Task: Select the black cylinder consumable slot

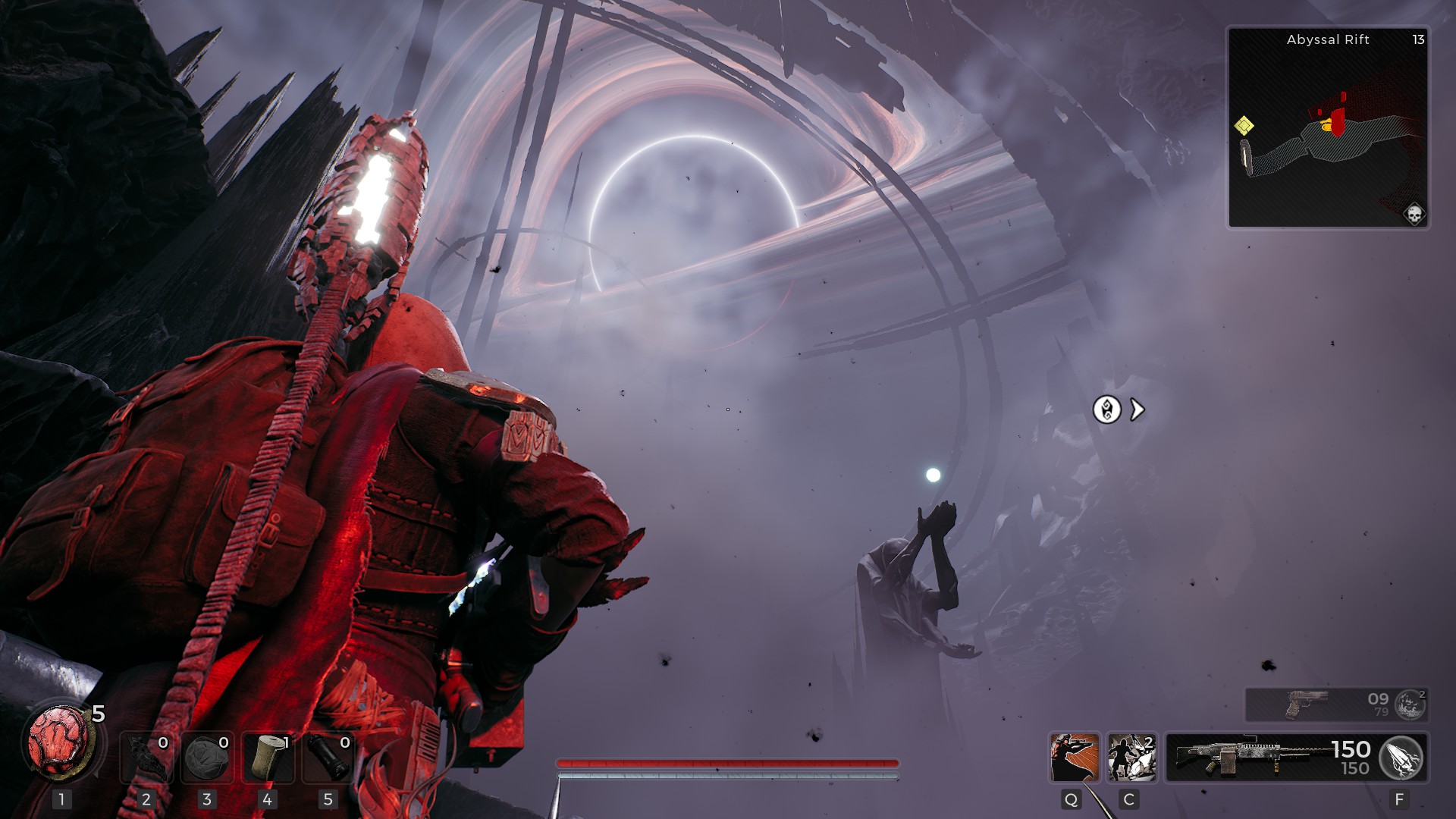Action: pos(328,757)
